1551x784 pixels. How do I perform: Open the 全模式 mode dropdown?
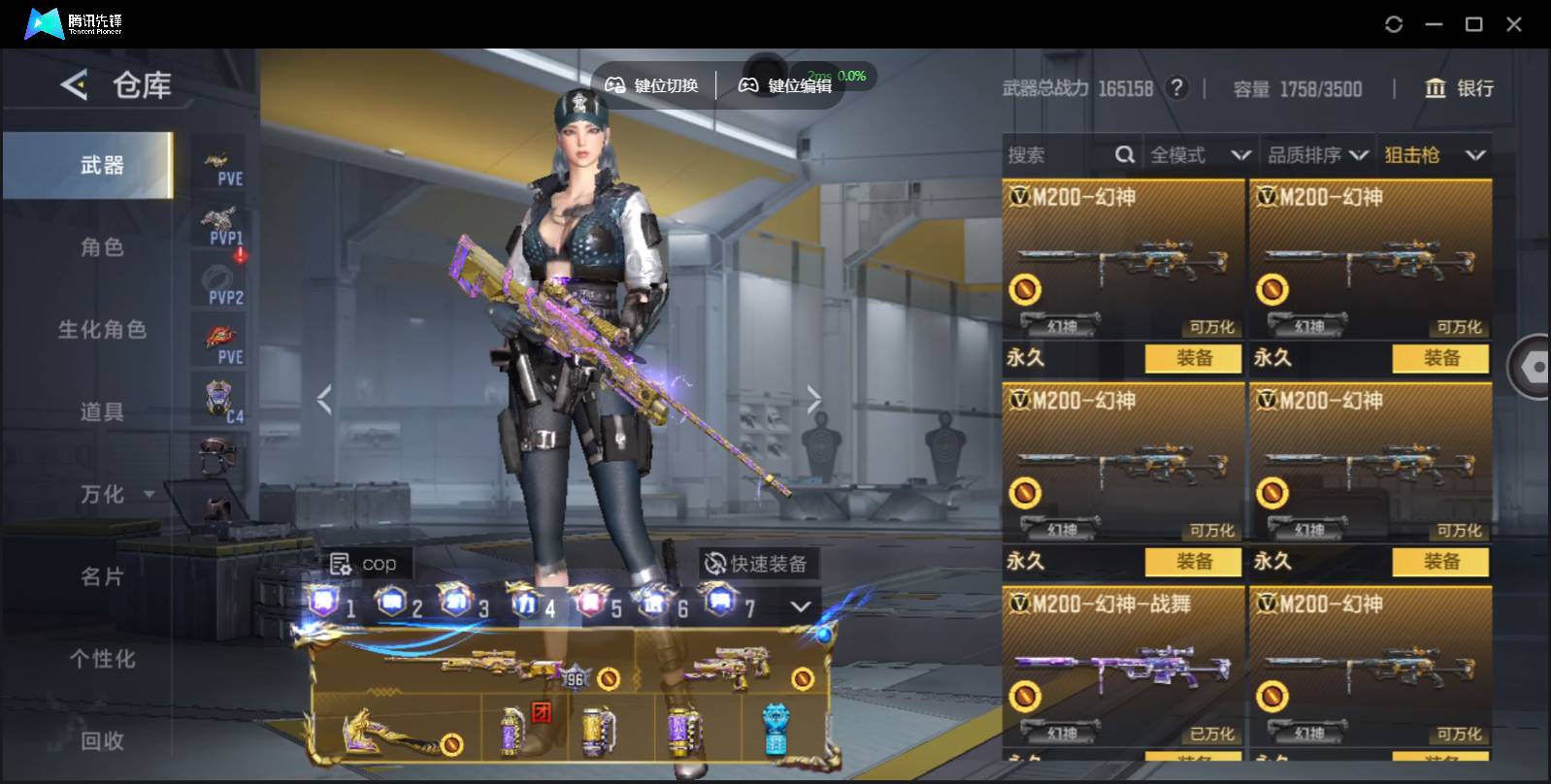[x=1200, y=155]
